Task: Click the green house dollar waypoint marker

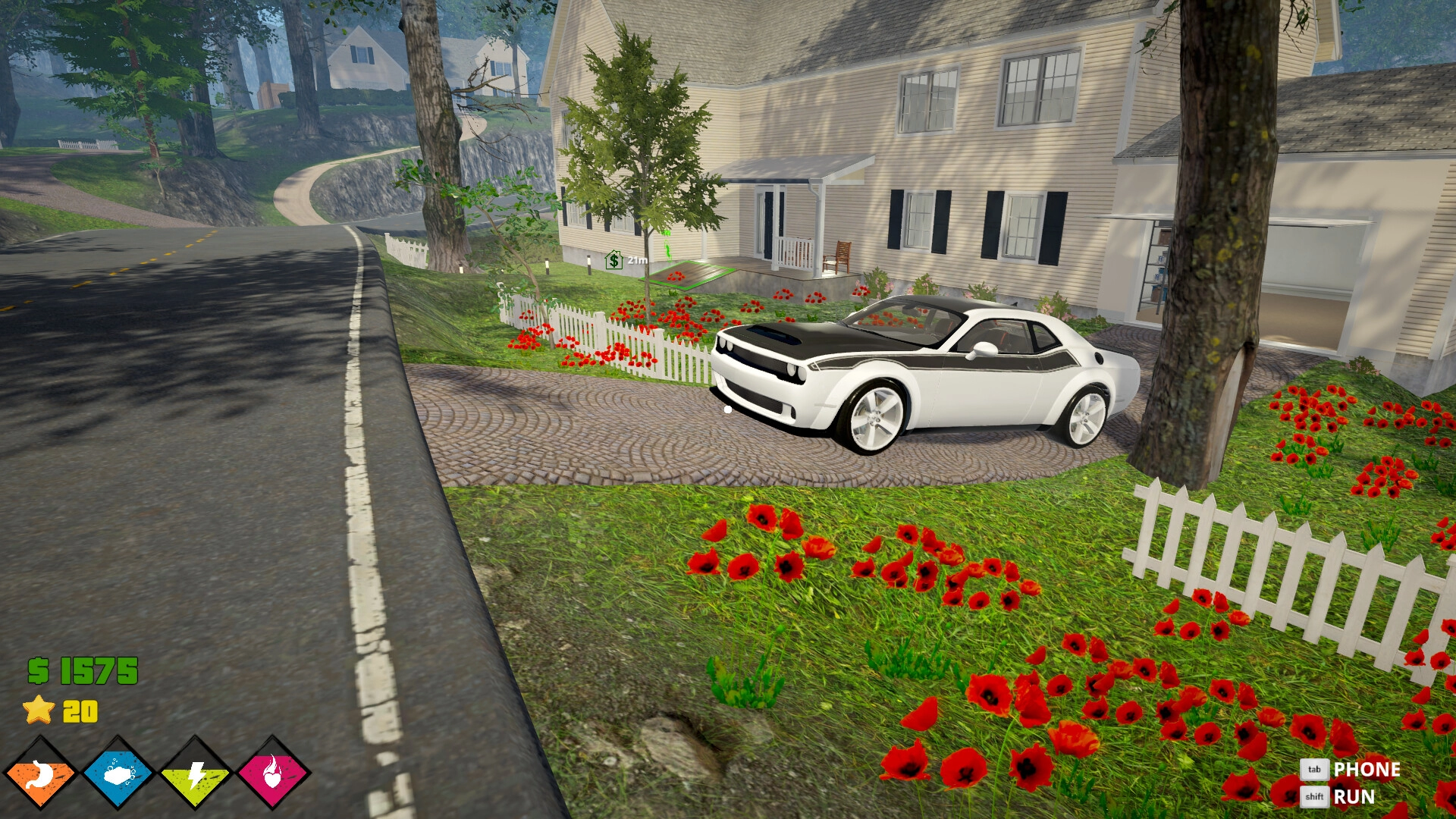Action: tap(613, 260)
